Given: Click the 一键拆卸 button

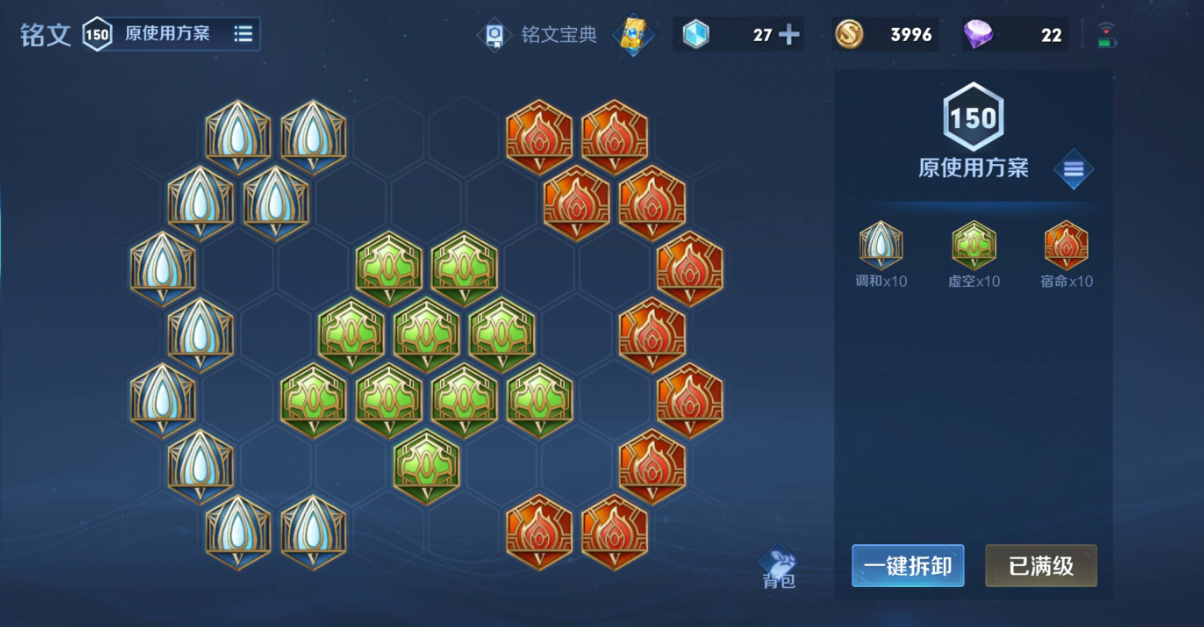Looking at the screenshot, I should 907,566.
